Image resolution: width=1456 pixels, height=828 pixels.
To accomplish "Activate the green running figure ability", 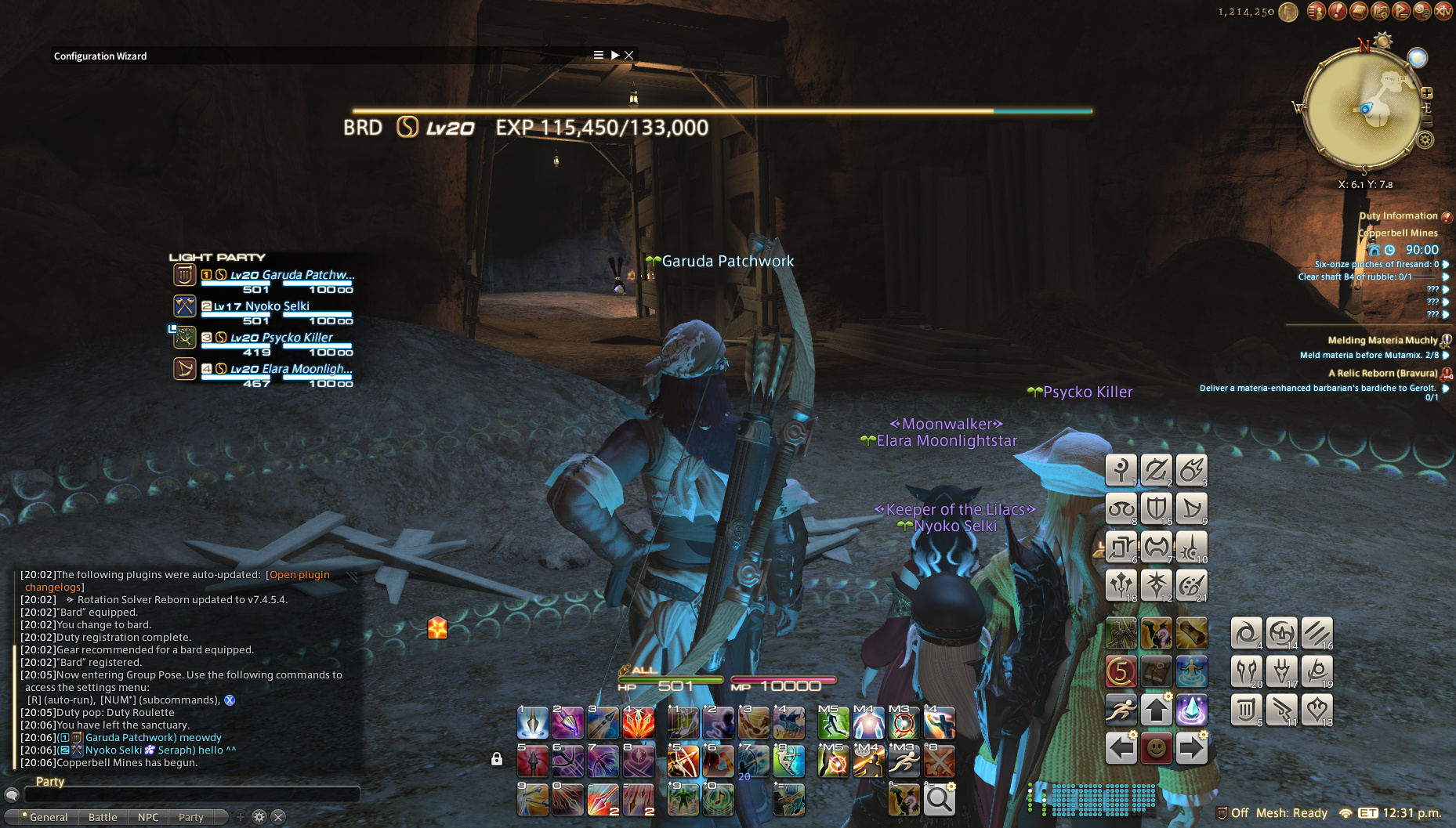I will click(832, 722).
